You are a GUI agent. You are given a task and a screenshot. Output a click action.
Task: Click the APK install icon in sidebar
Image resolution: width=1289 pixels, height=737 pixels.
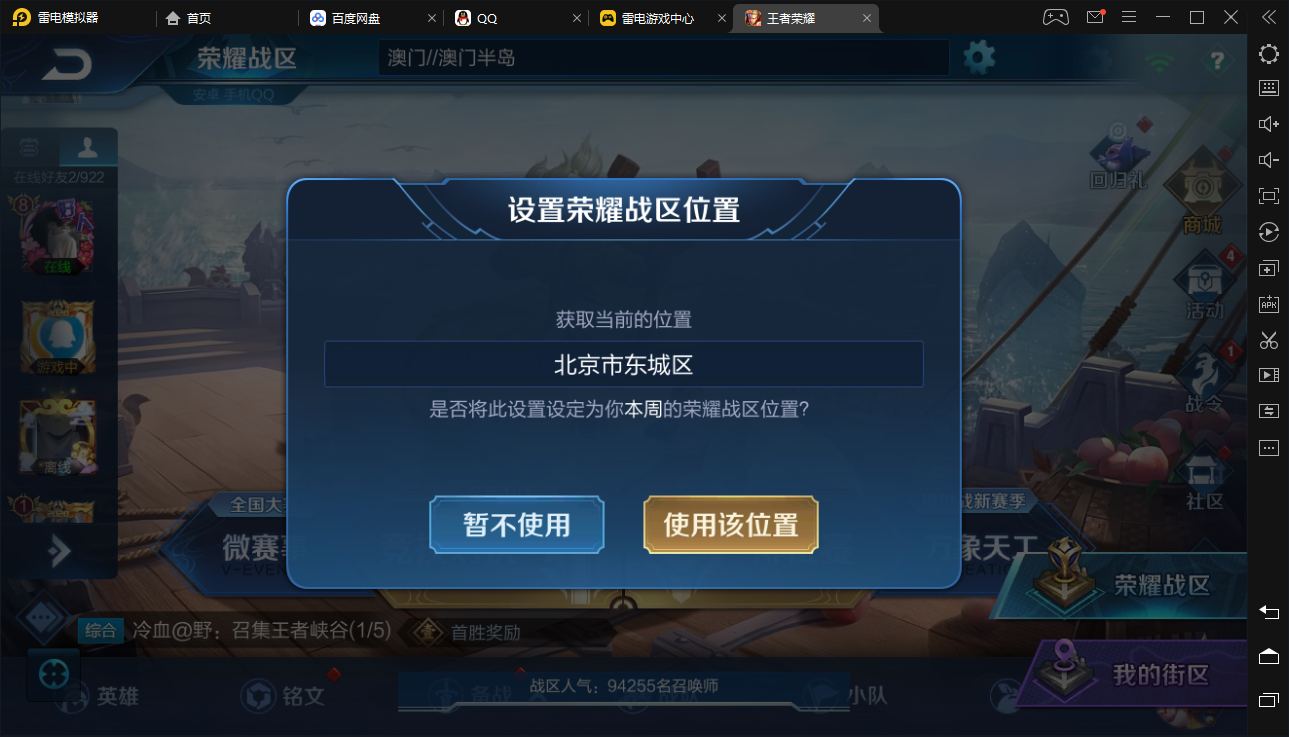pyautogui.click(x=1268, y=304)
